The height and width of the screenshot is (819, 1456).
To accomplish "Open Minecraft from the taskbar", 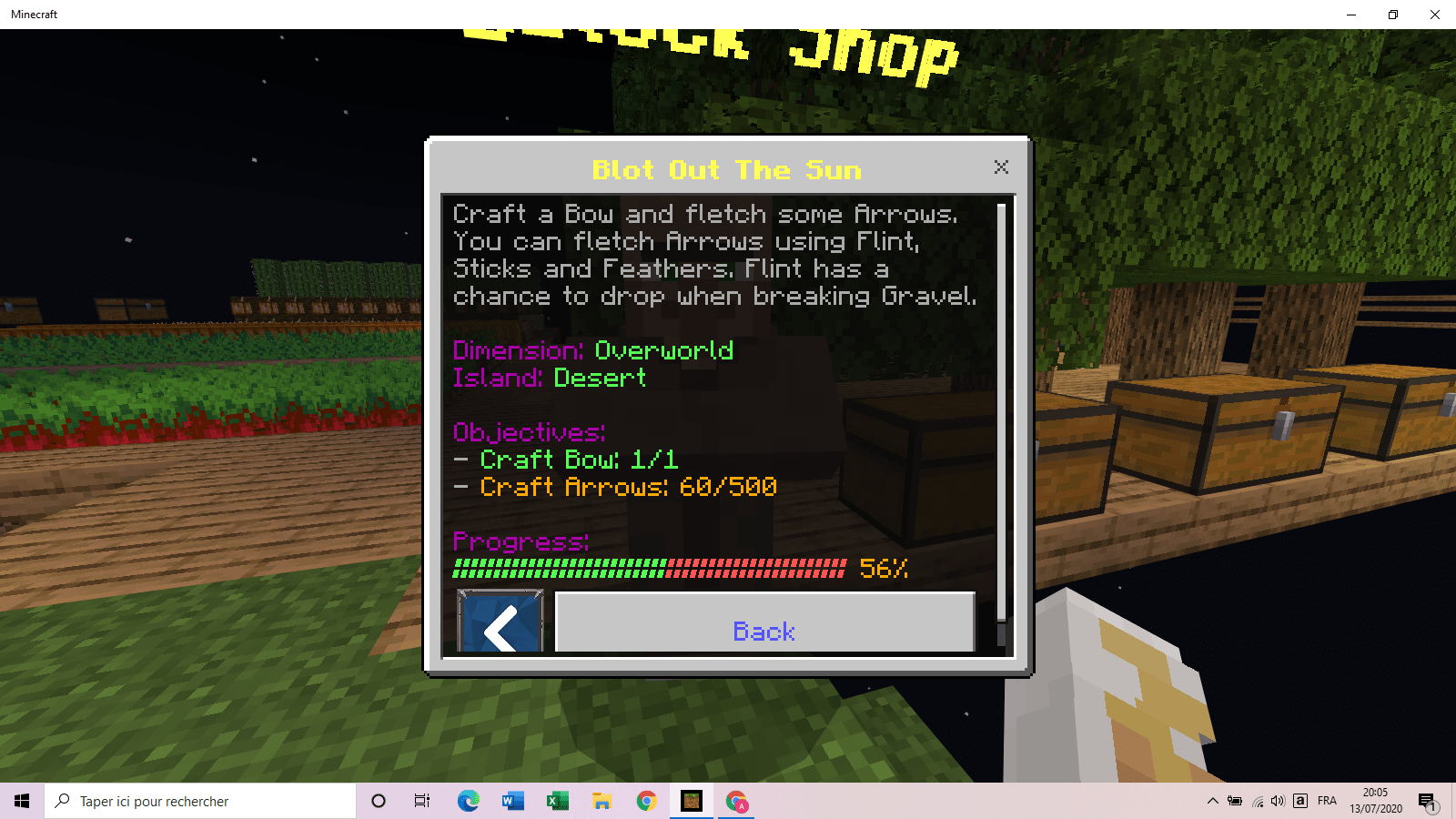I will (x=692, y=801).
